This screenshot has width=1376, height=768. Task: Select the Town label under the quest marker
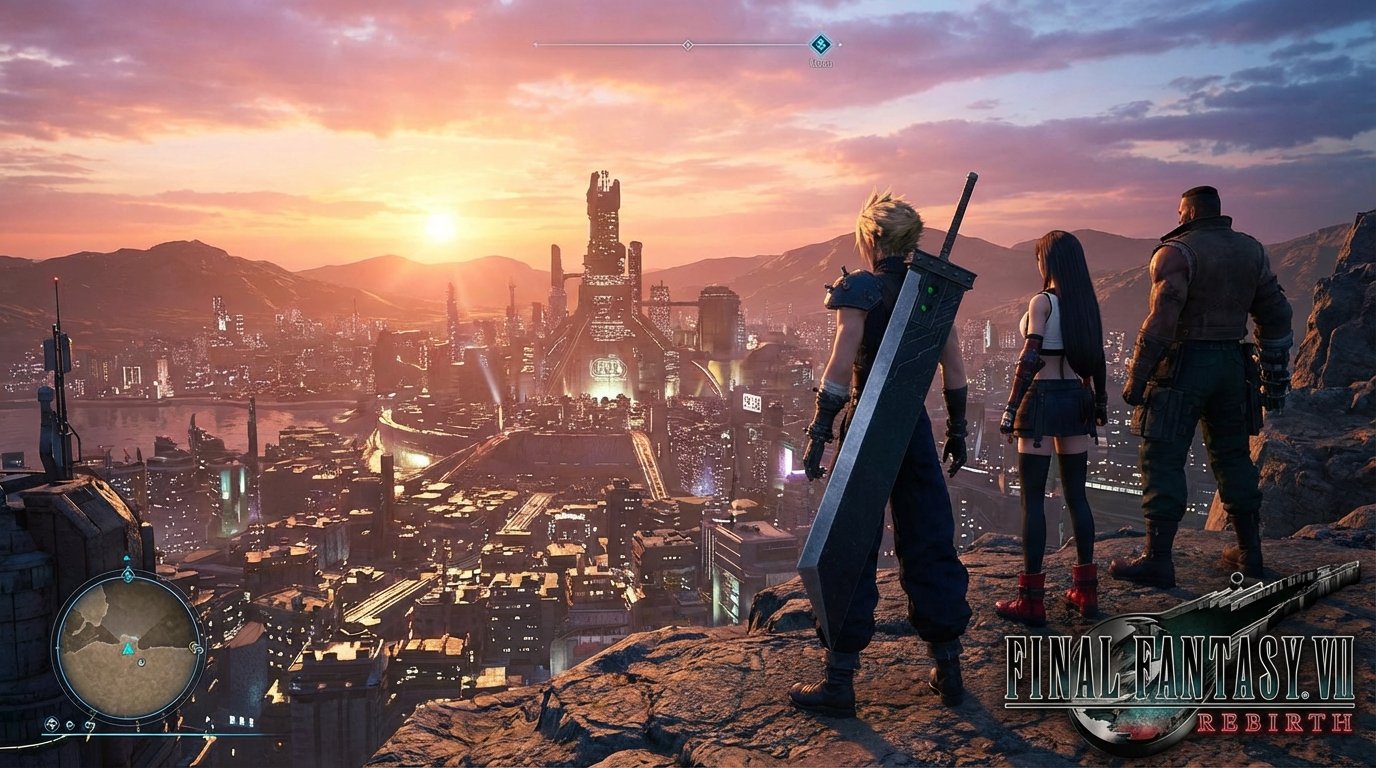coord(821,62)
